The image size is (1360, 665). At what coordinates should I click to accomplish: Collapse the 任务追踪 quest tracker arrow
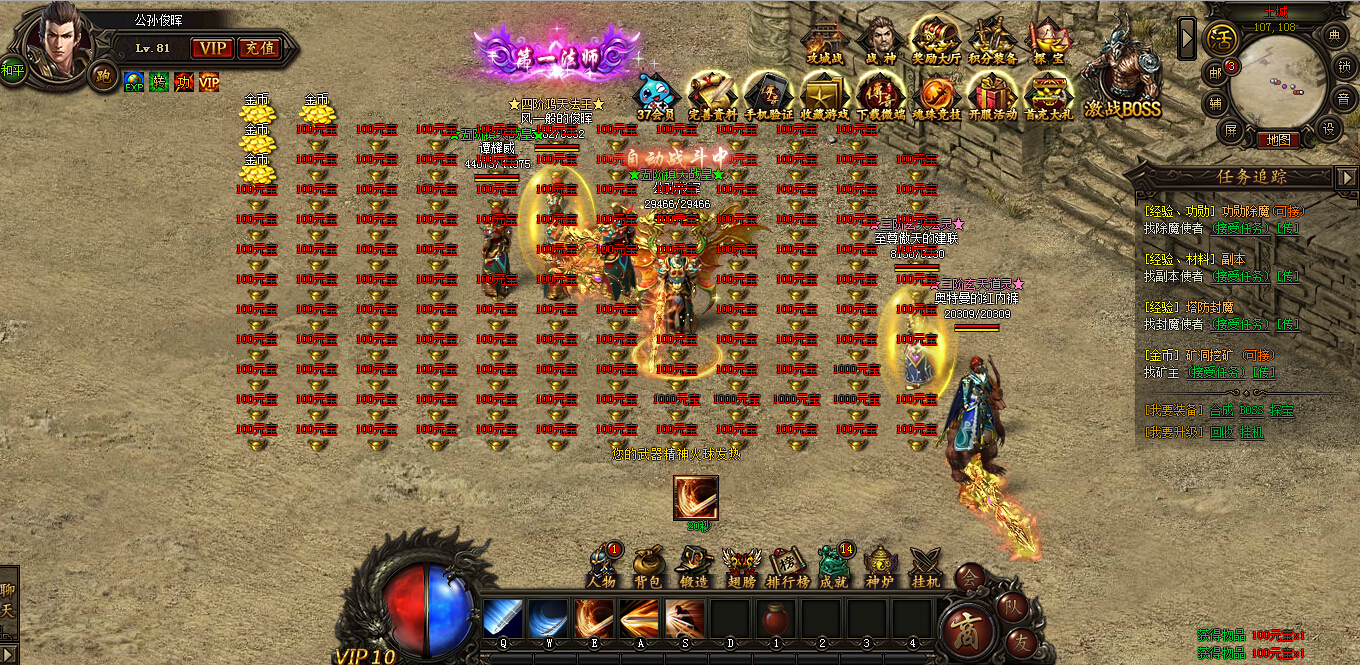pyautogui.click(x=1345, y=177)
